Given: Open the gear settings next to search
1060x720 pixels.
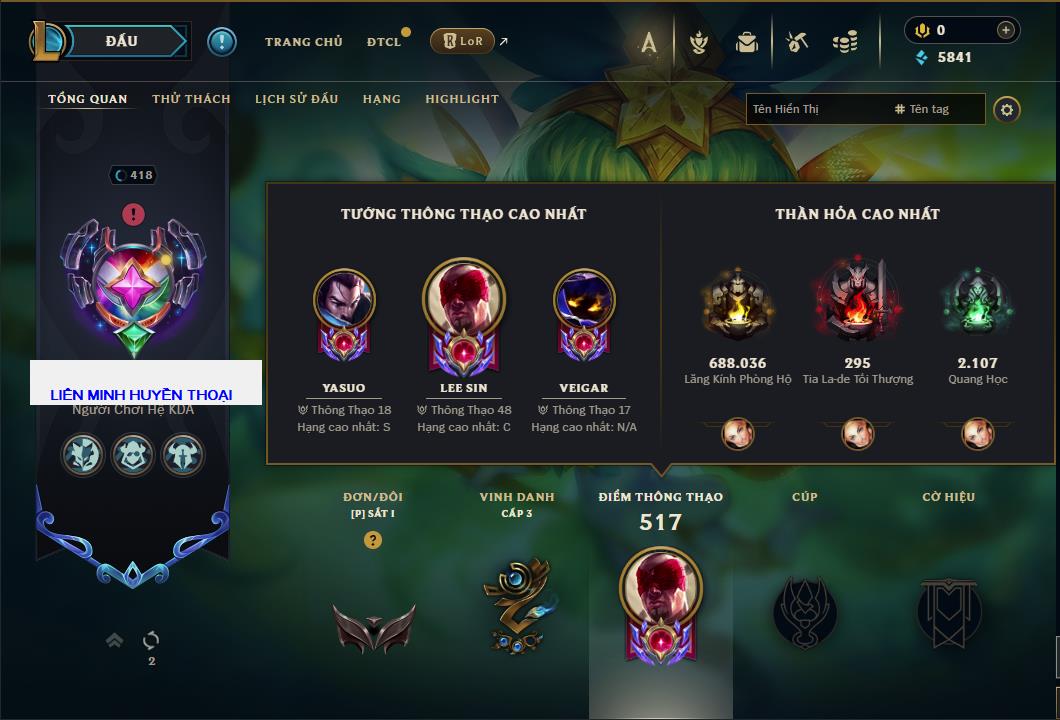Looking at the screenshot, I should click(x=1007, y=109).
